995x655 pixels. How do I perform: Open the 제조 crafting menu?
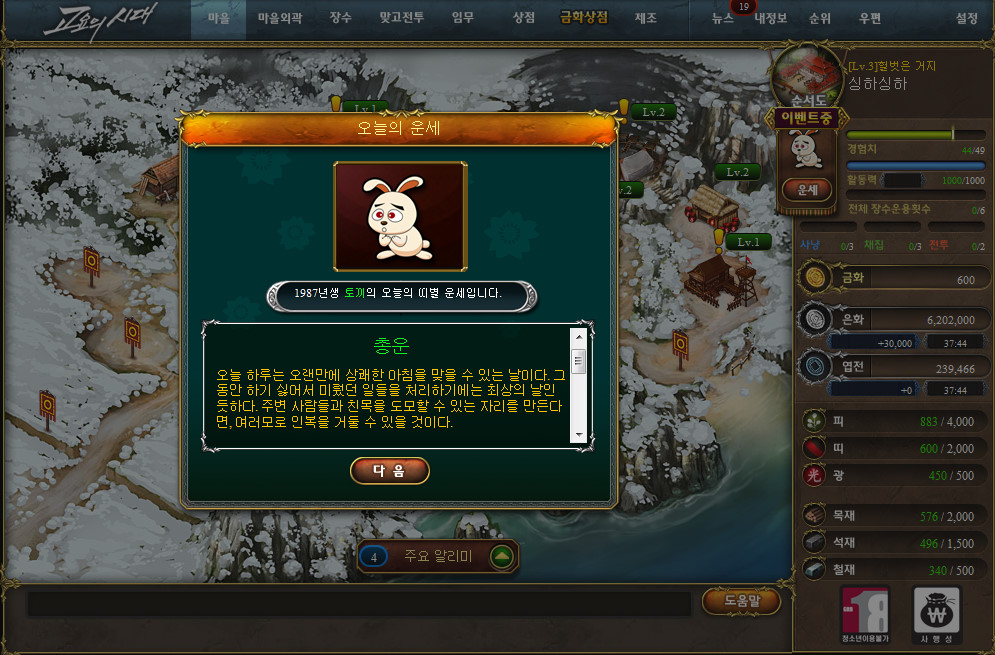(645, 18)
